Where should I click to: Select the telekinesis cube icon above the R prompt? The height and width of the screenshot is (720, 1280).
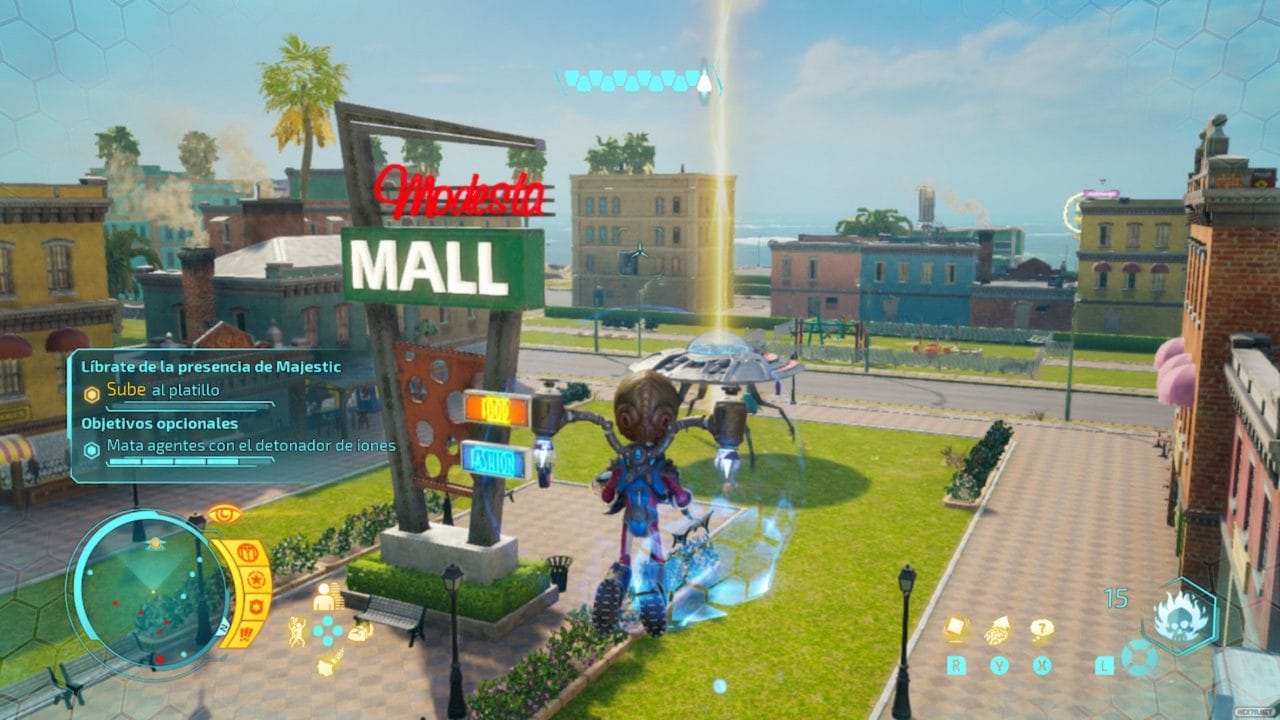(955, 628)
